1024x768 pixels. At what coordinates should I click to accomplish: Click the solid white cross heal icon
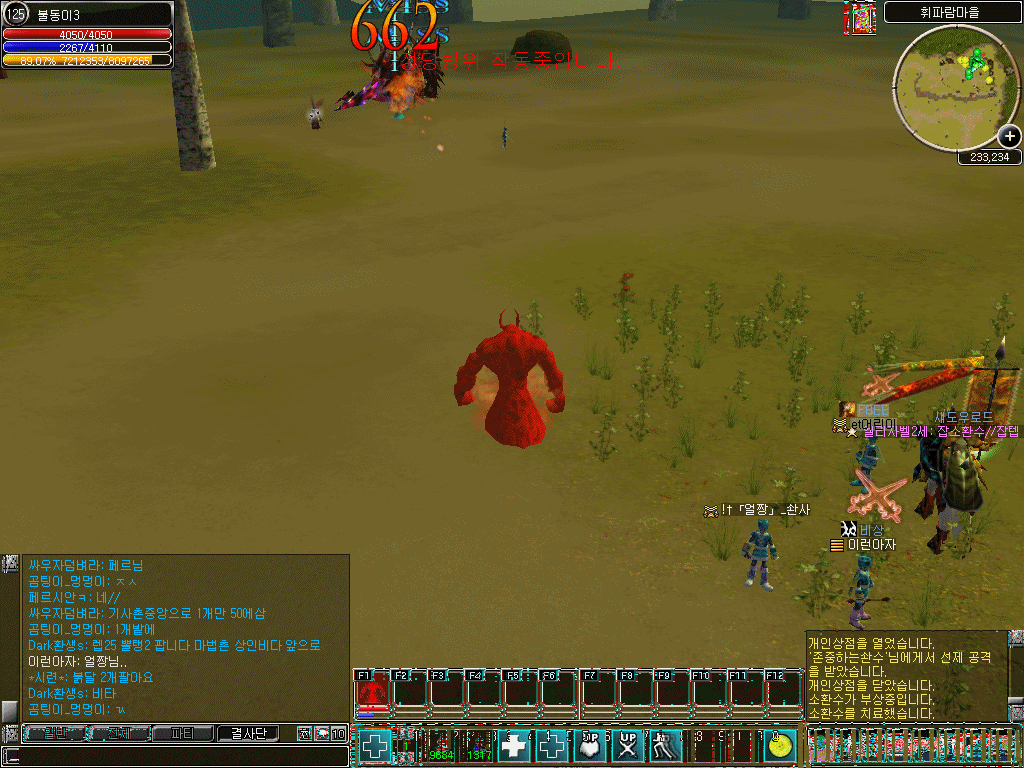pos(515,746)
